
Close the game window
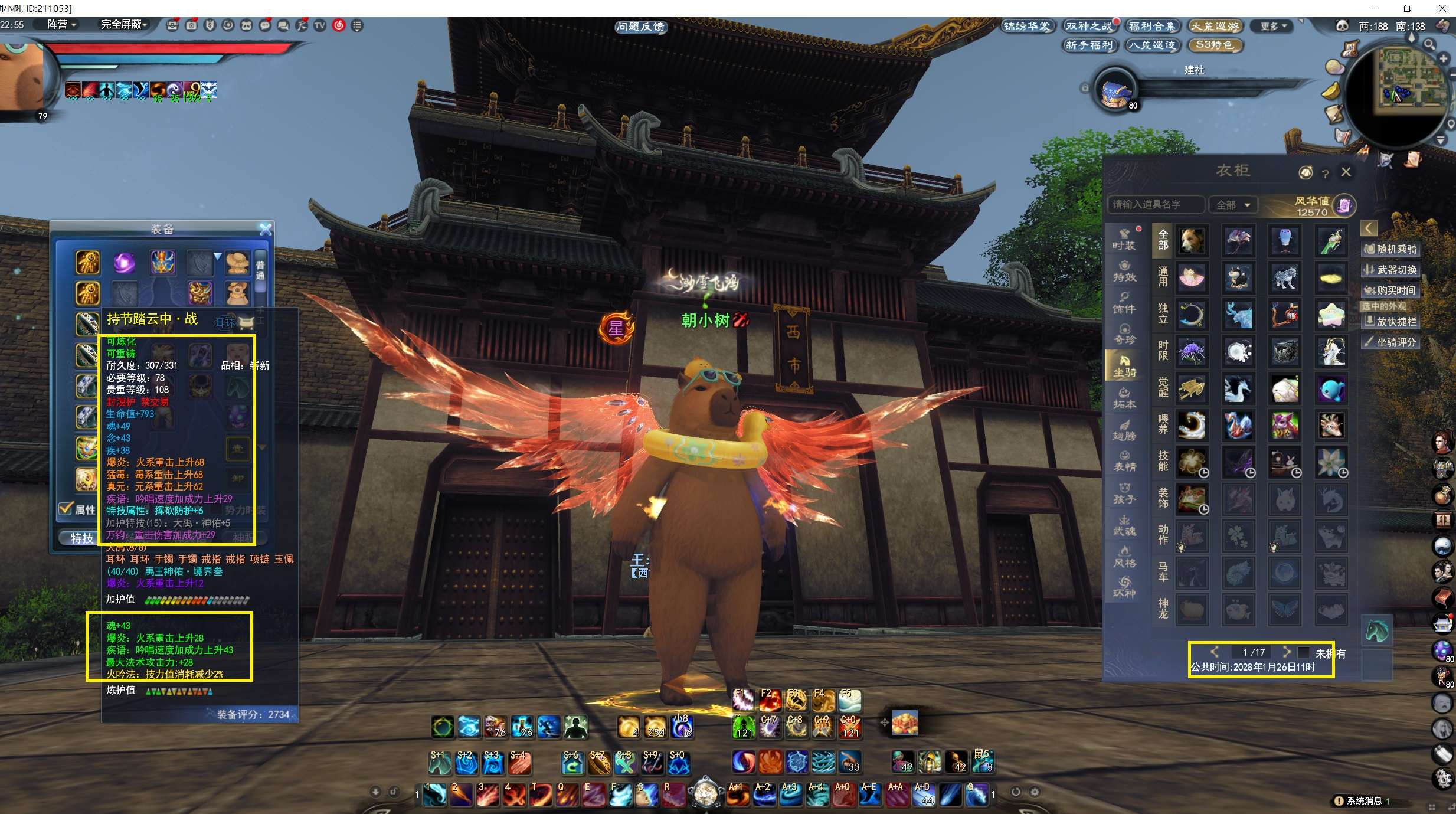[x=1442, y=8]
